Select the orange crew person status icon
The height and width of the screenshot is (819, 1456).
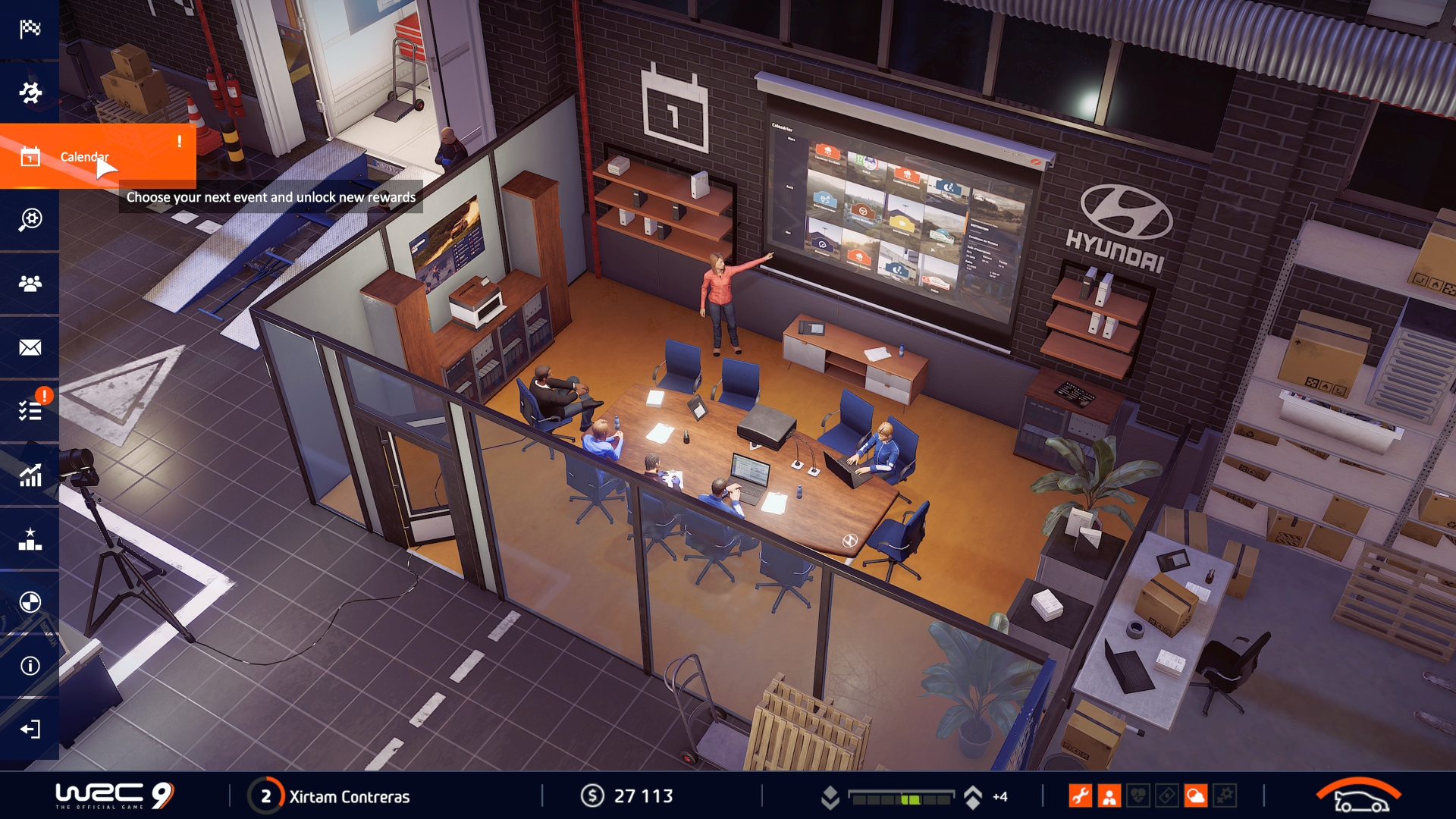(x=1109, y=796)
